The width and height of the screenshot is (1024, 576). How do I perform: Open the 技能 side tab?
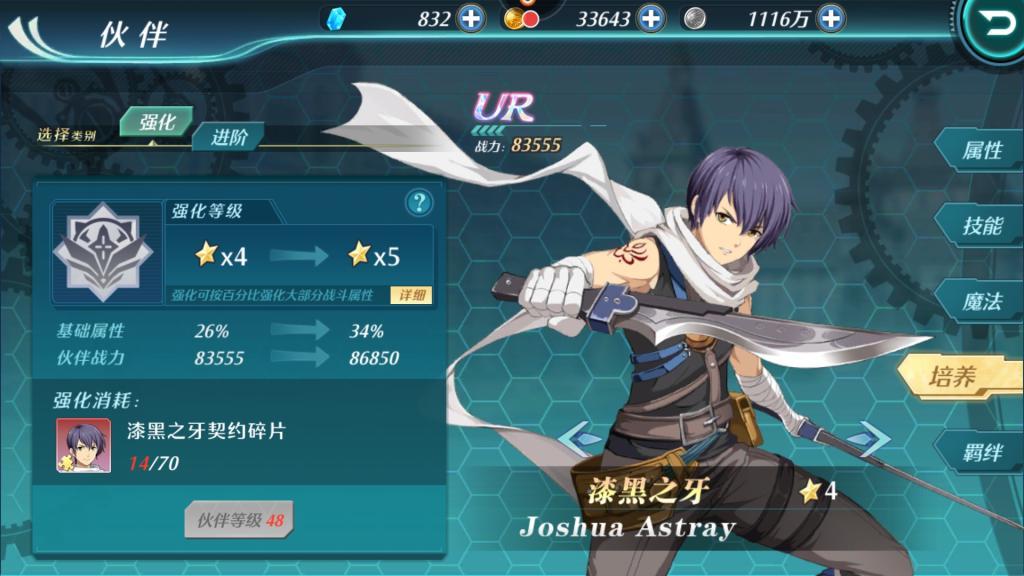click(x=981, y=226)
